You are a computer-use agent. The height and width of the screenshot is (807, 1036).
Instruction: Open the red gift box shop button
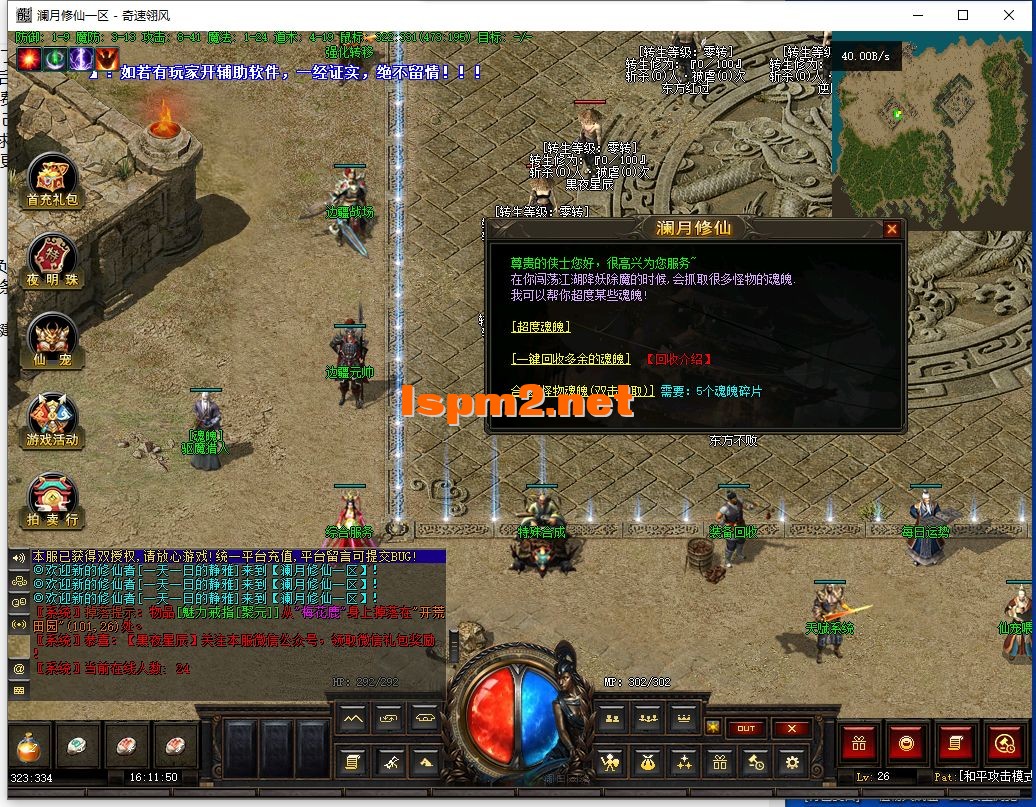point(859,743)
